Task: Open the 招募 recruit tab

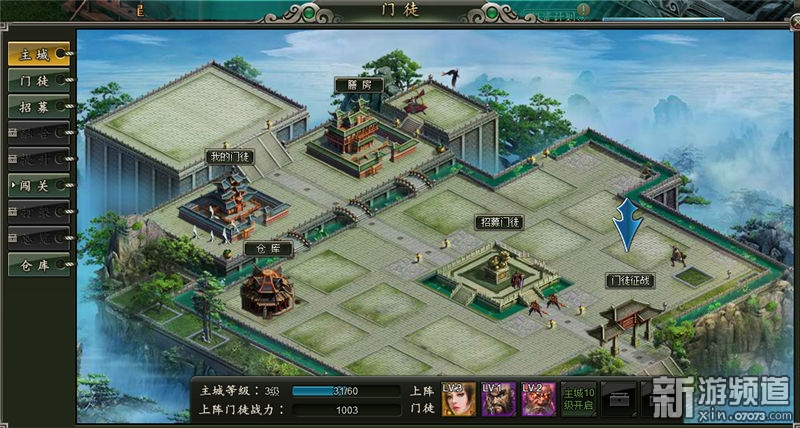Action: click(36, 106)
